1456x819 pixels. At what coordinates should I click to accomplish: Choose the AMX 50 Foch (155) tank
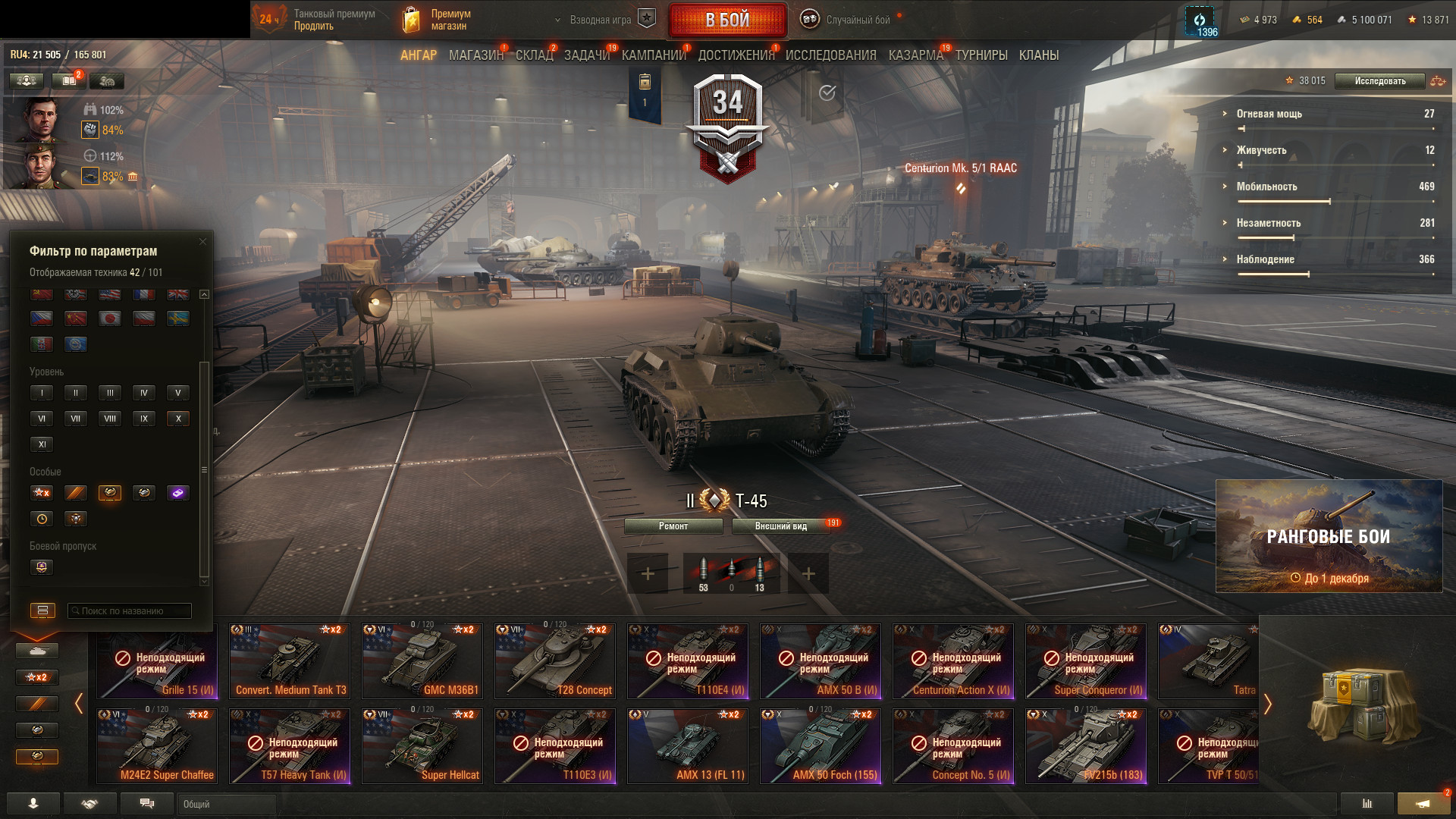coord(821,746)
